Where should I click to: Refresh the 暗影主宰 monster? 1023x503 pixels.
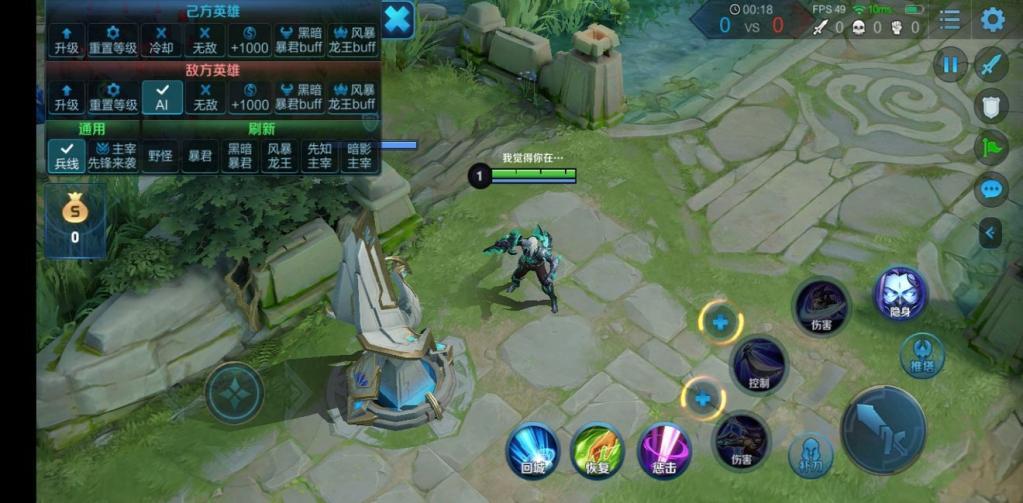(x=359, y=155)
